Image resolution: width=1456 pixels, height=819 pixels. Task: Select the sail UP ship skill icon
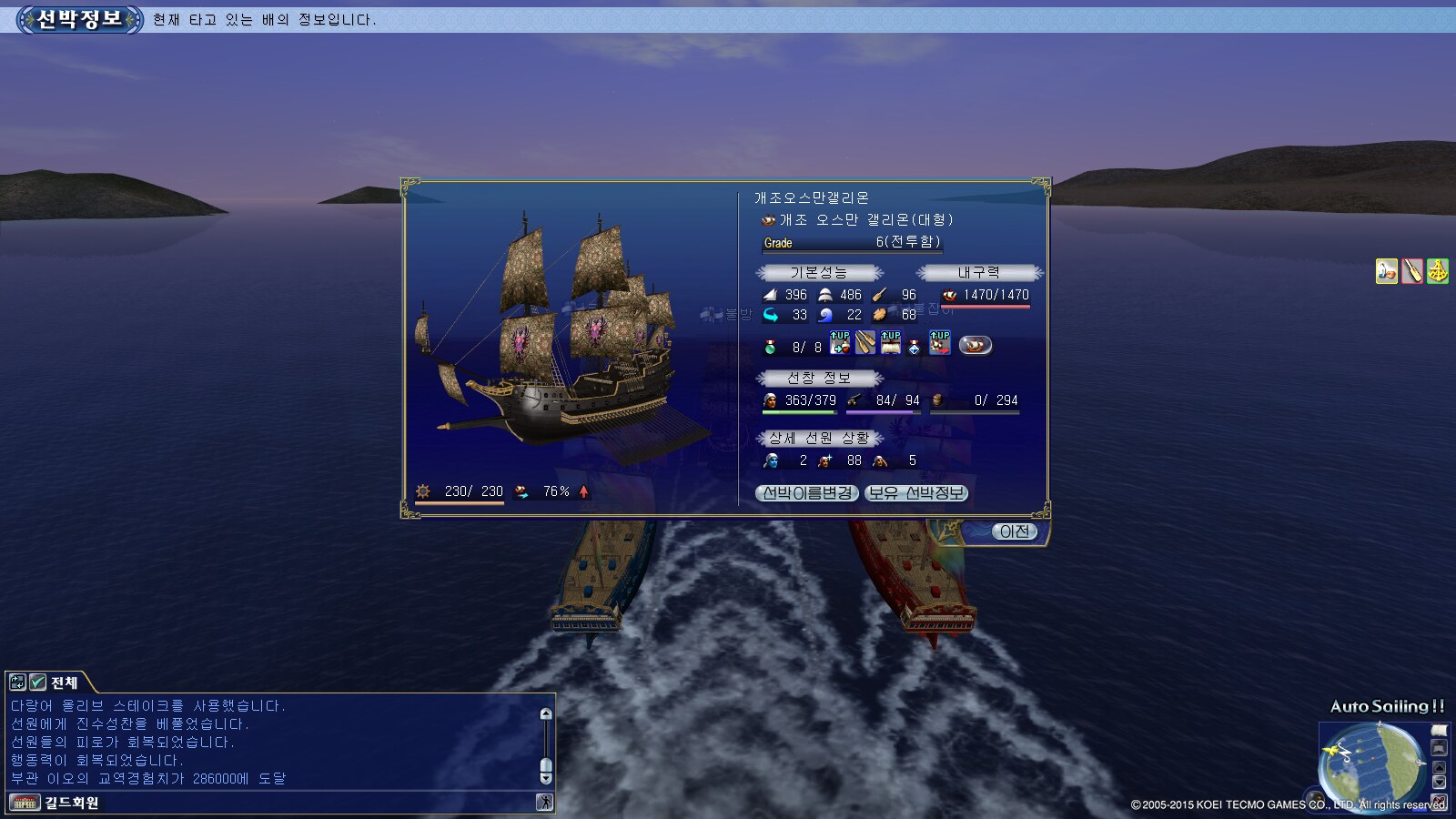tap(890, 343)
